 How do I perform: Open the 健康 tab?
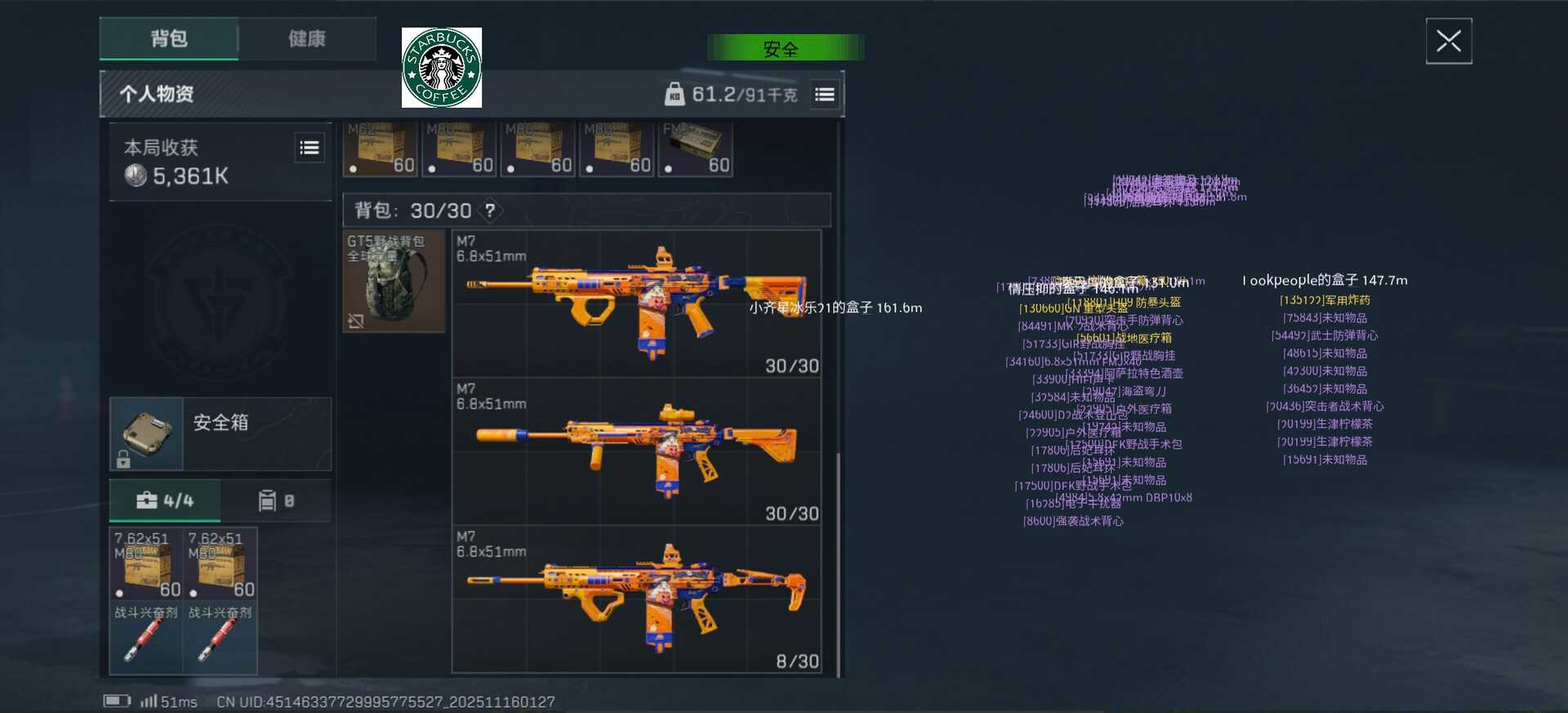click(x=307, y=38)
